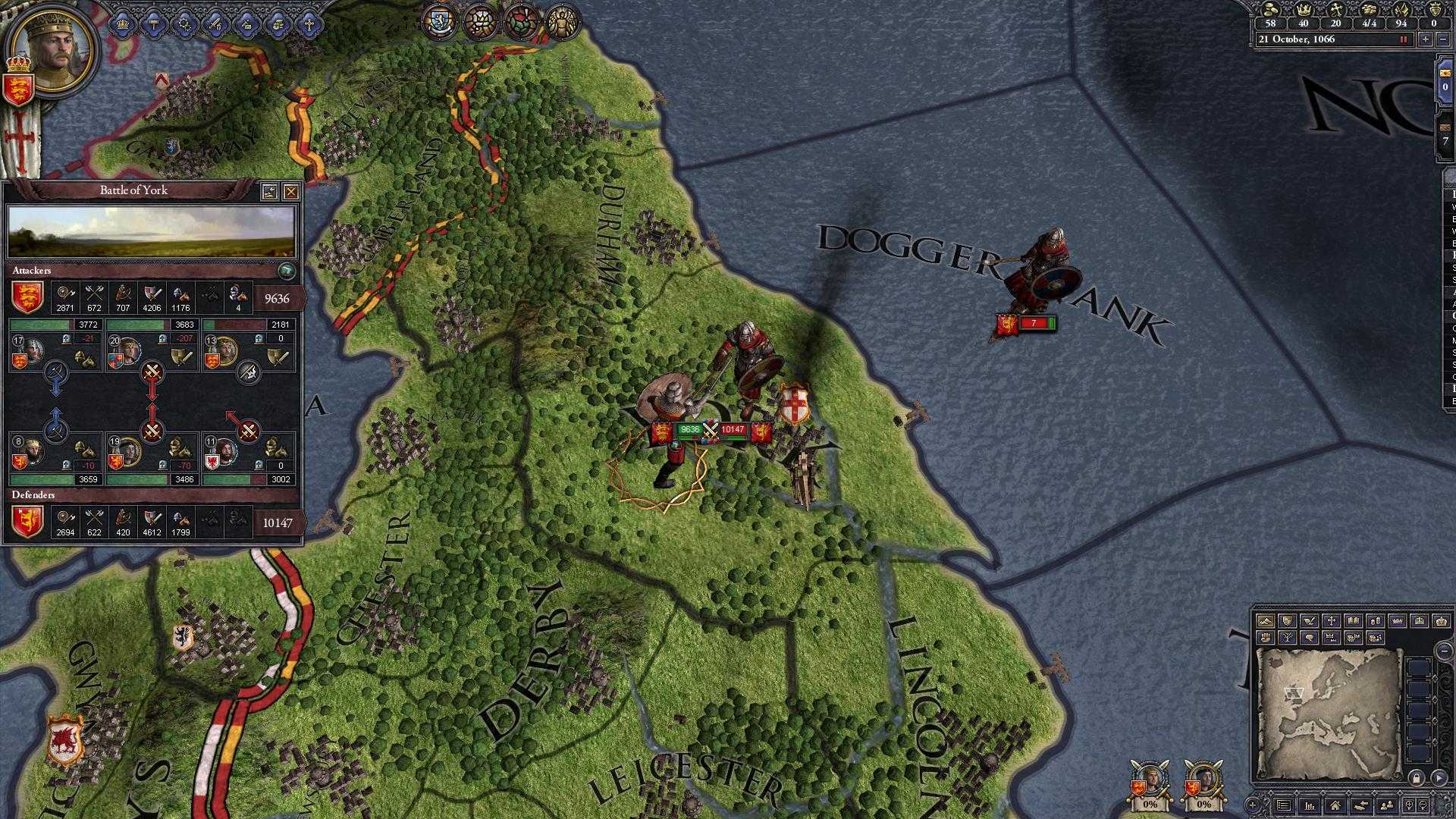1456x819 pixels.
Task: Pause the game using the date bar pause button
Action: pos(1404,39)
